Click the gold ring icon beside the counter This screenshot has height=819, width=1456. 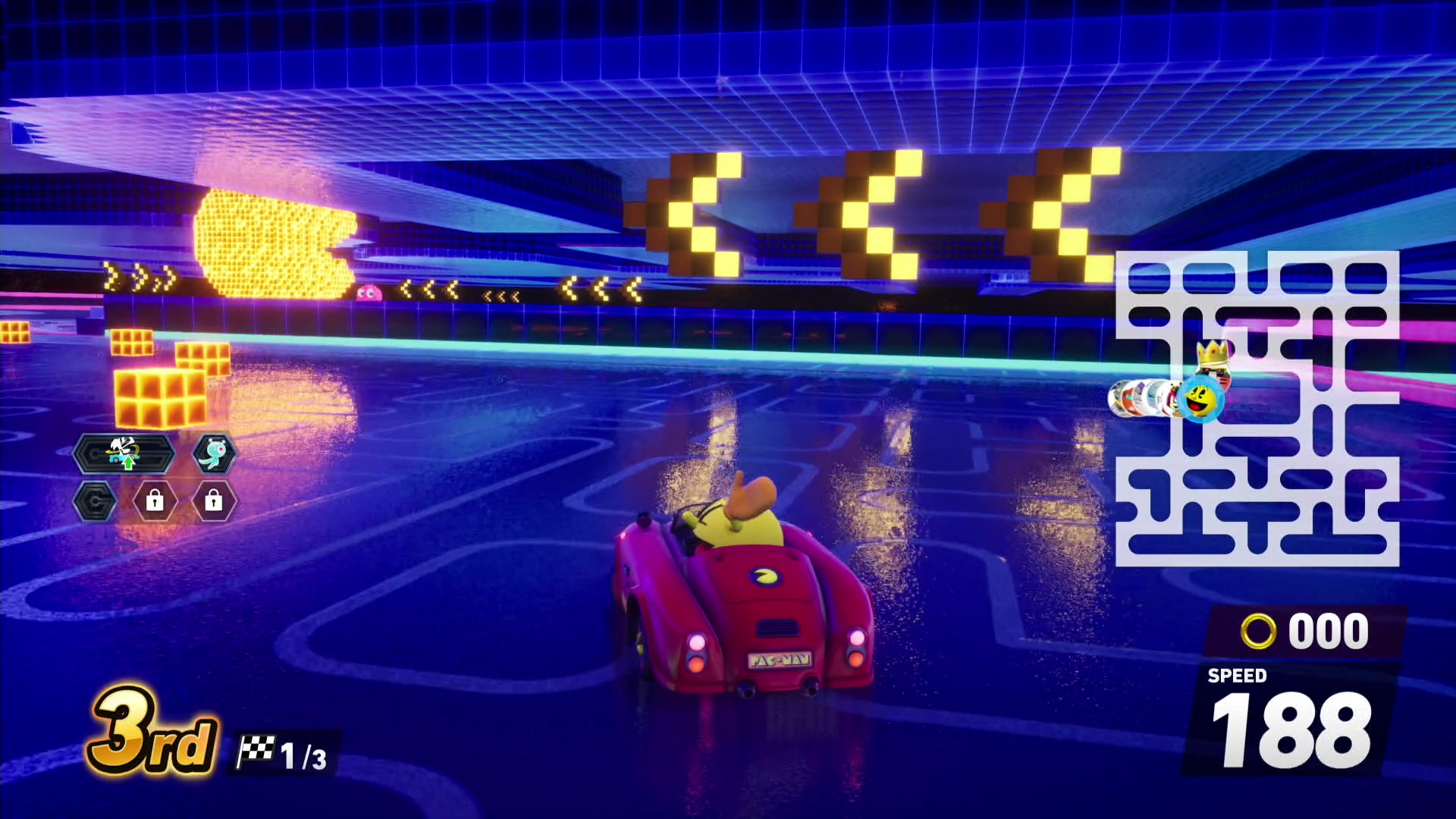pos(1259,629)
